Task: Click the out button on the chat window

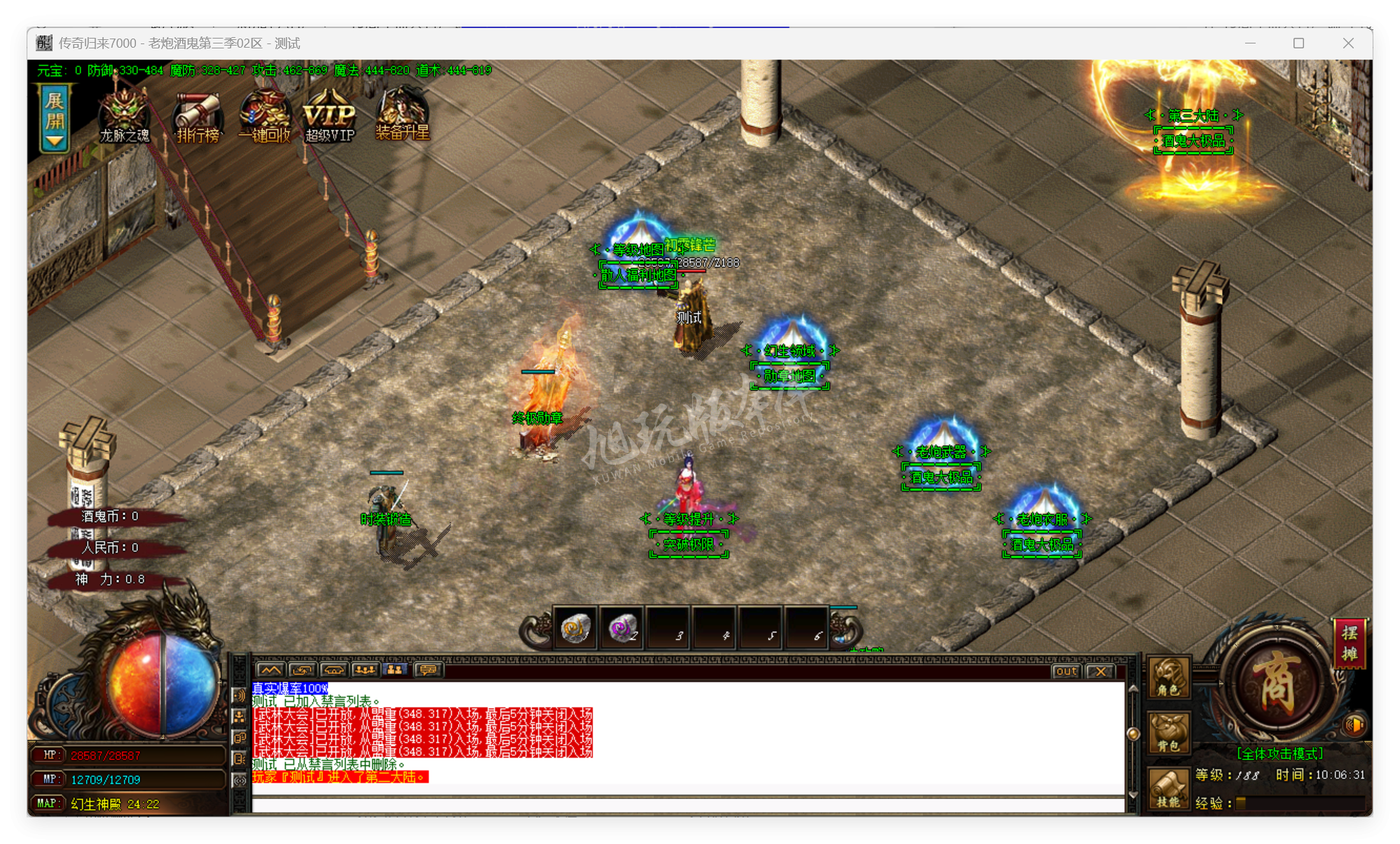Action: click(1066, 672)
